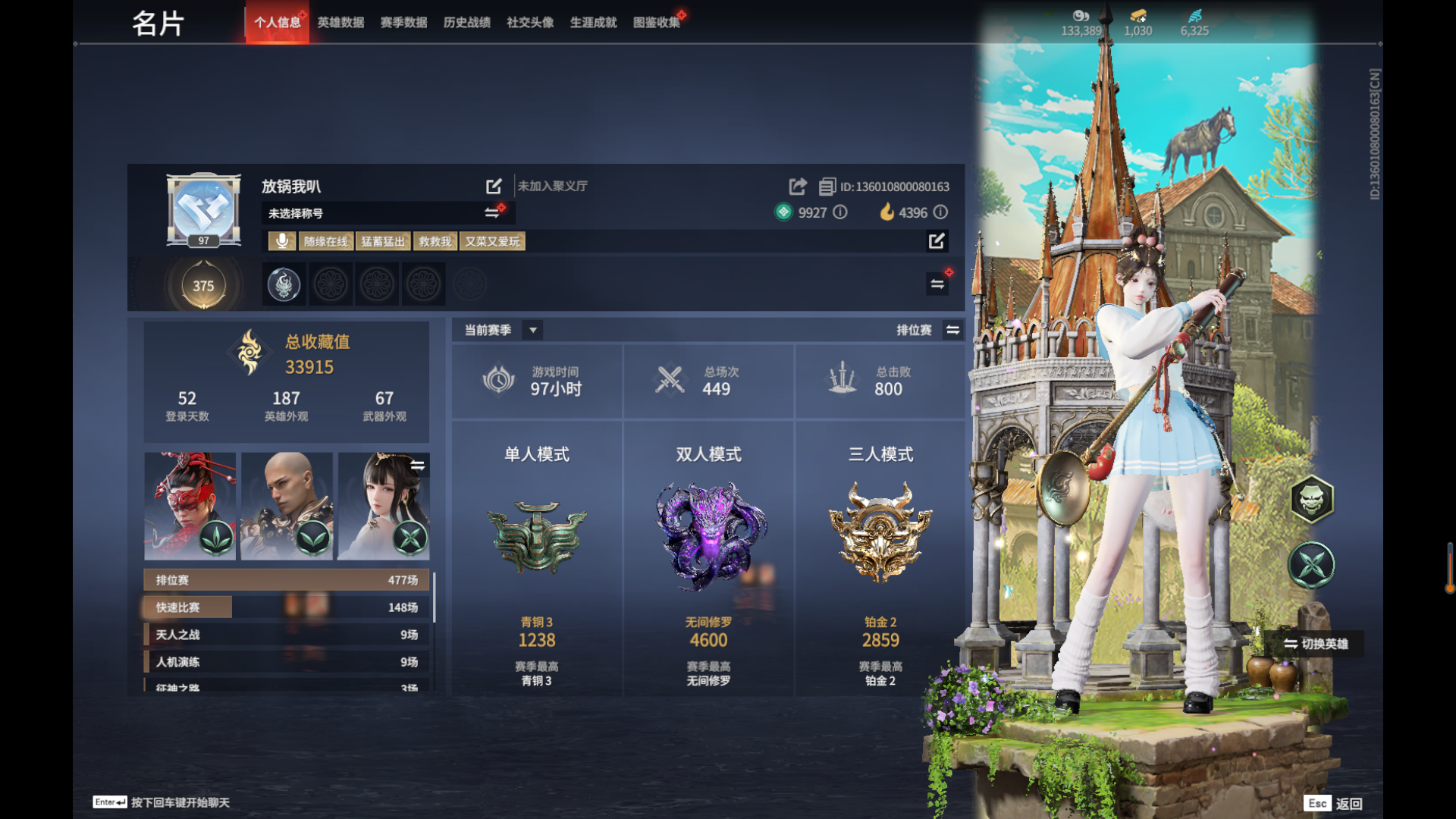Share the profile card

click(797, 187)
